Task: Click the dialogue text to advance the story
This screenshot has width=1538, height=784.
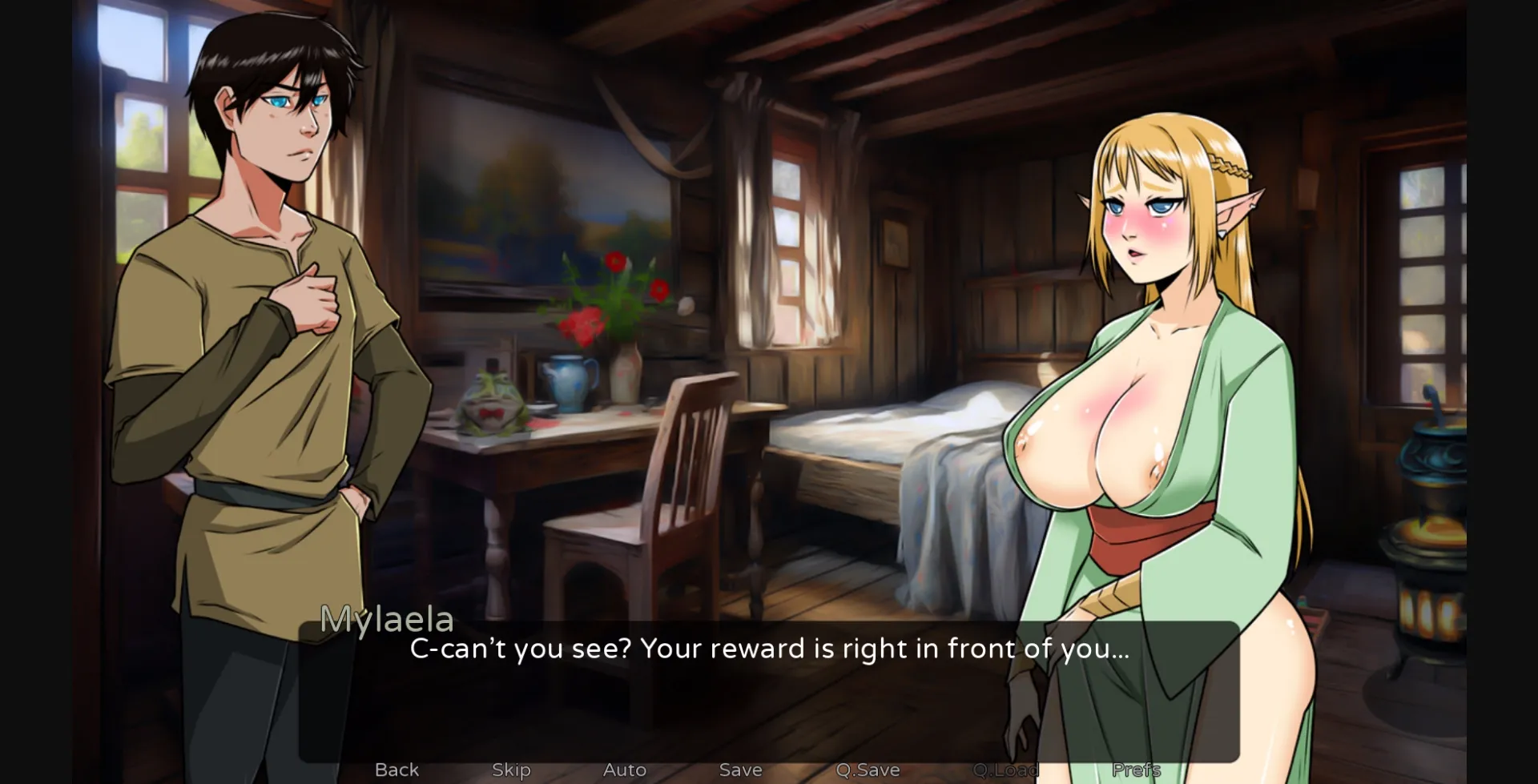Action: pyautogui.click(x=771, y=650)
